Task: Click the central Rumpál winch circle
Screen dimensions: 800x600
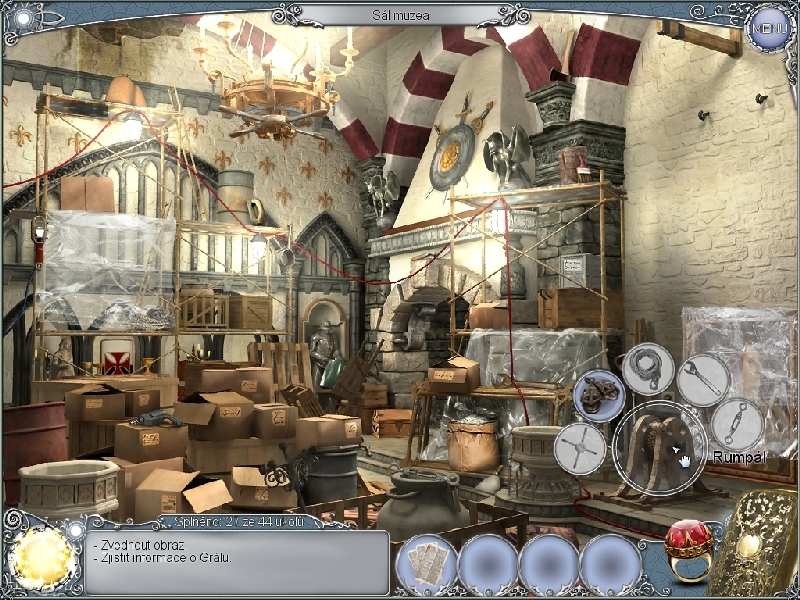Action: point(660,447)
